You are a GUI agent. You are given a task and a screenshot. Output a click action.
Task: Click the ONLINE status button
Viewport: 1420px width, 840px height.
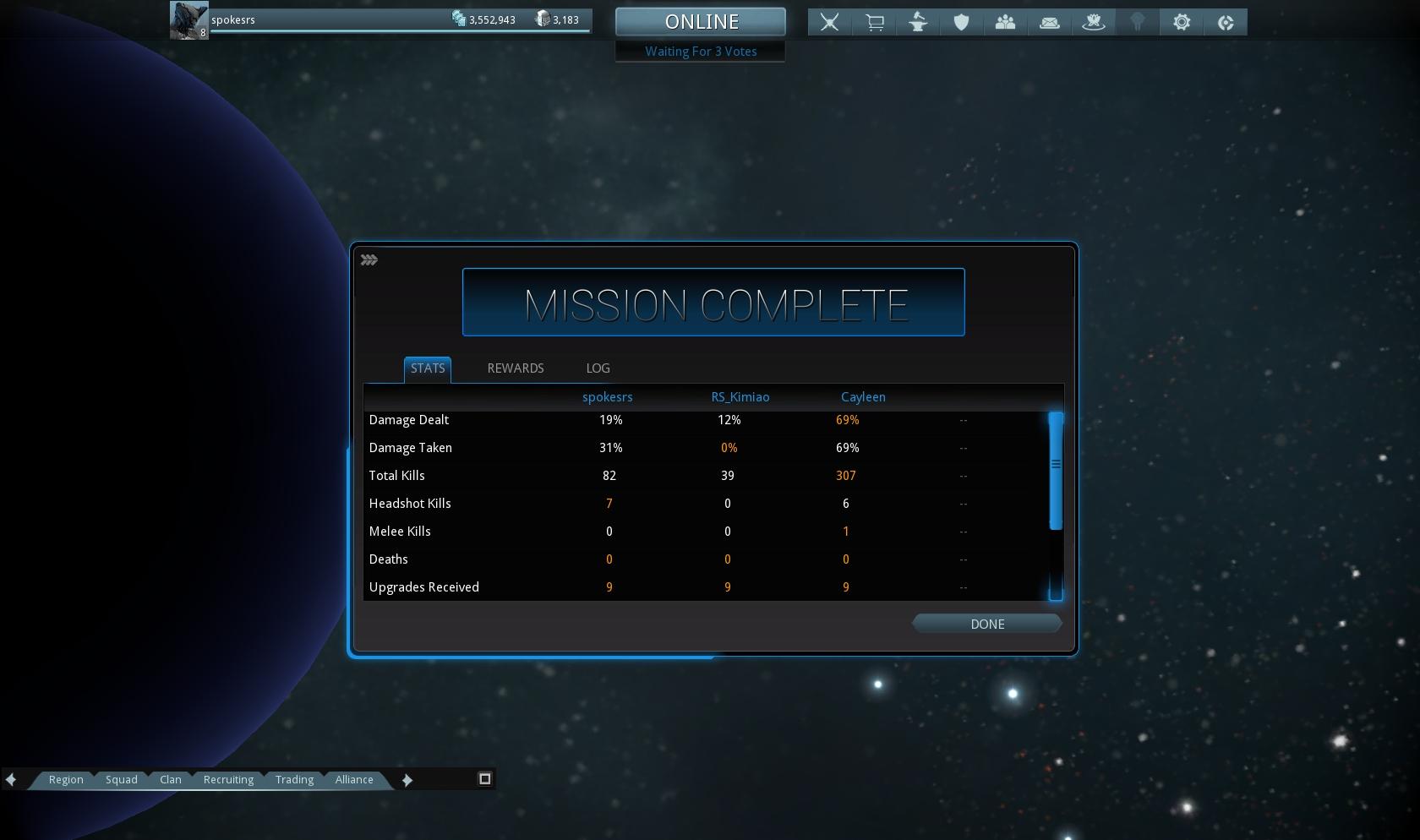701,22
